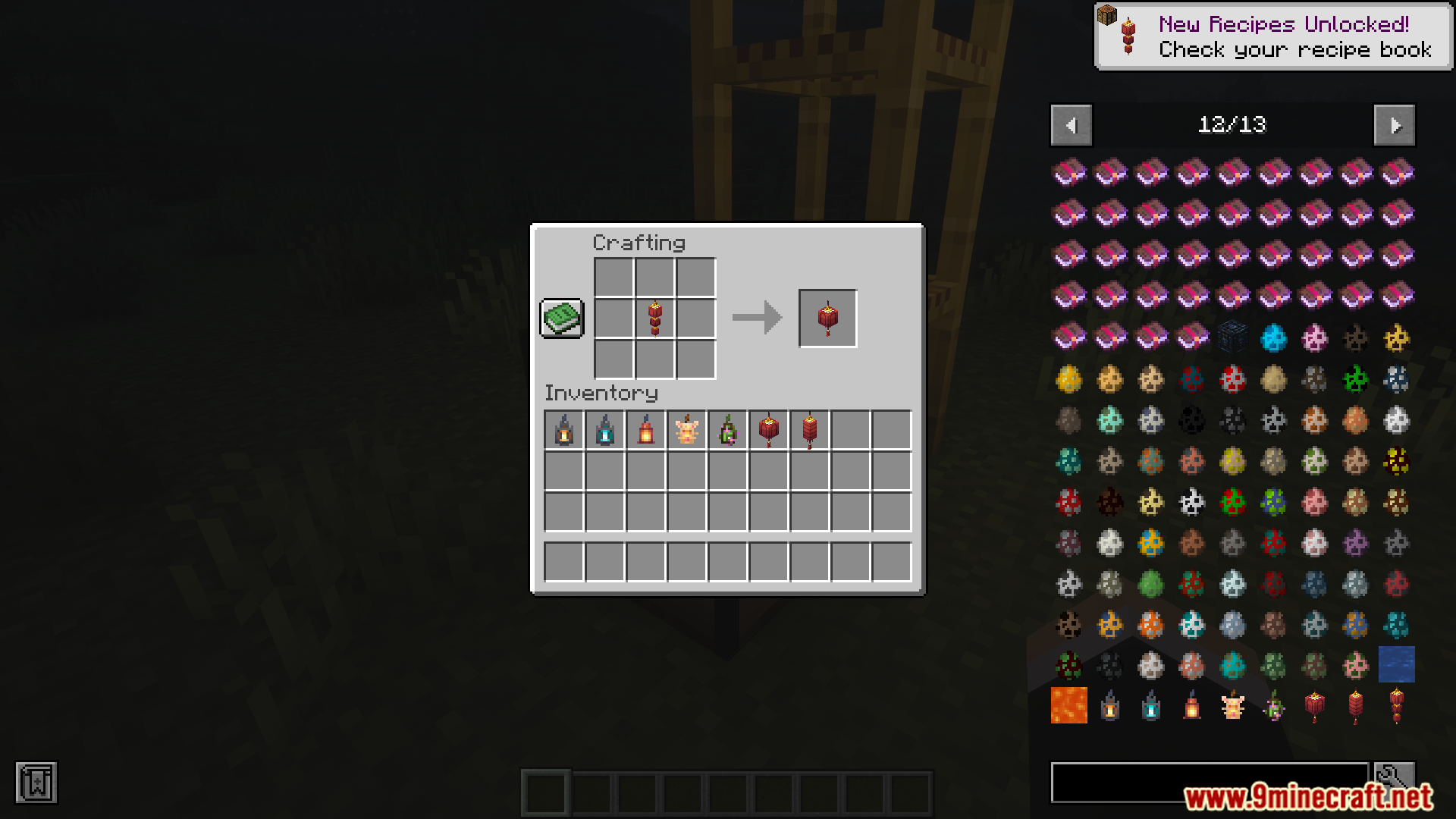Select the cyan soul lantern in the inventory
The height and width of the screenshot is (819, 1456).
coord(605,430)
